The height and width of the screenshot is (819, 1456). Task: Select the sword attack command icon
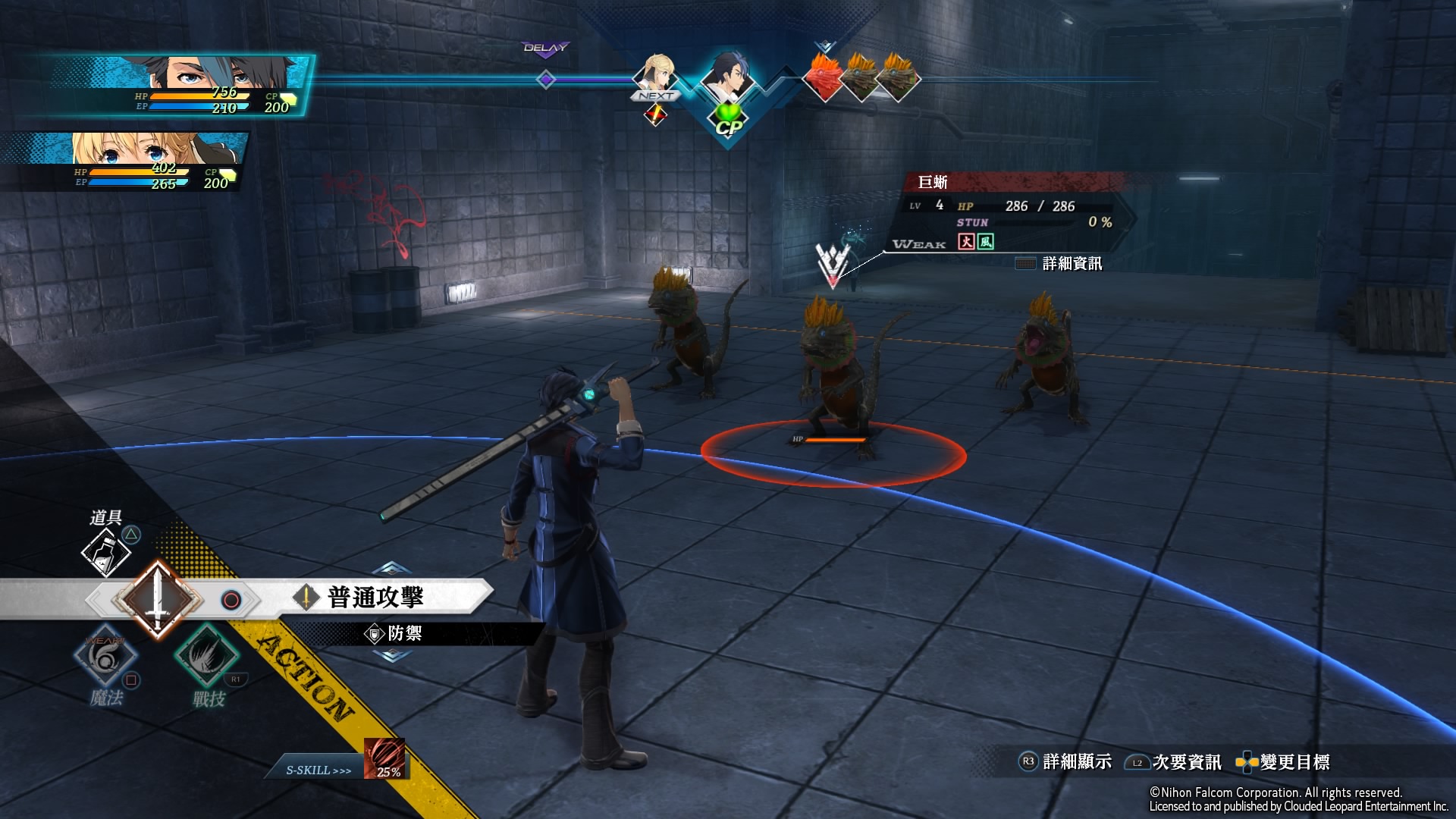pos(158,600)
